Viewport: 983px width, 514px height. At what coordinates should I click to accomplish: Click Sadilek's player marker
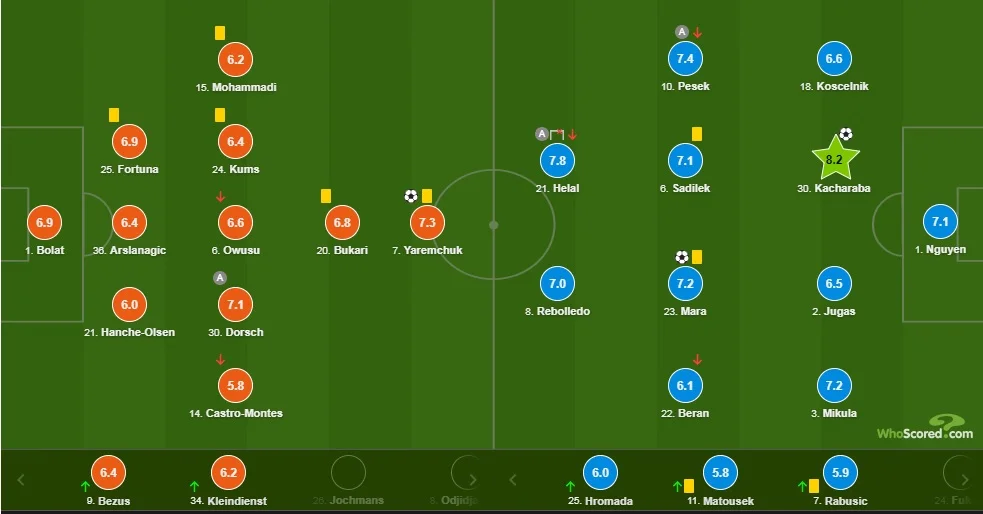685,160
